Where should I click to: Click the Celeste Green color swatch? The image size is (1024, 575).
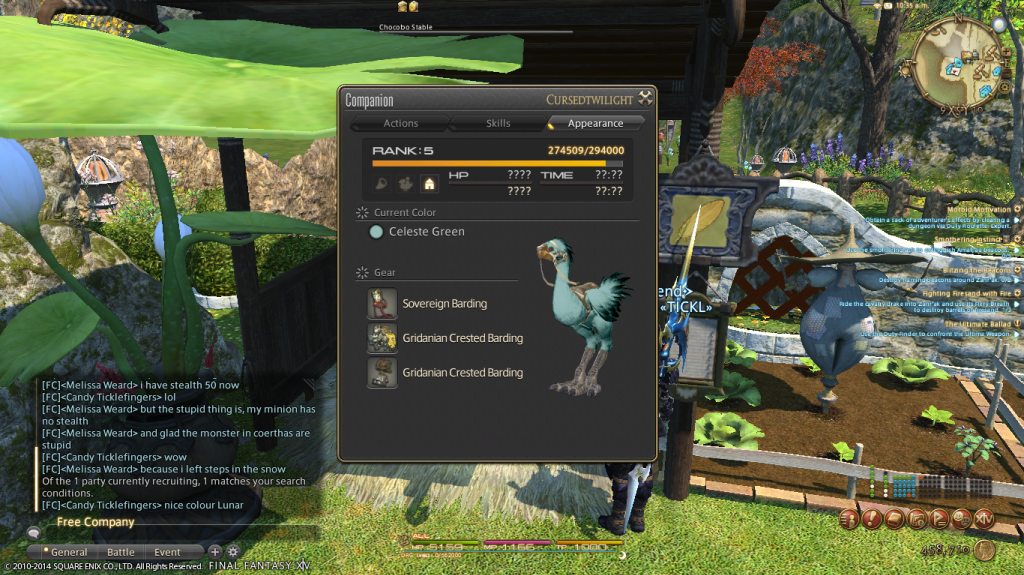pos(376,231)
